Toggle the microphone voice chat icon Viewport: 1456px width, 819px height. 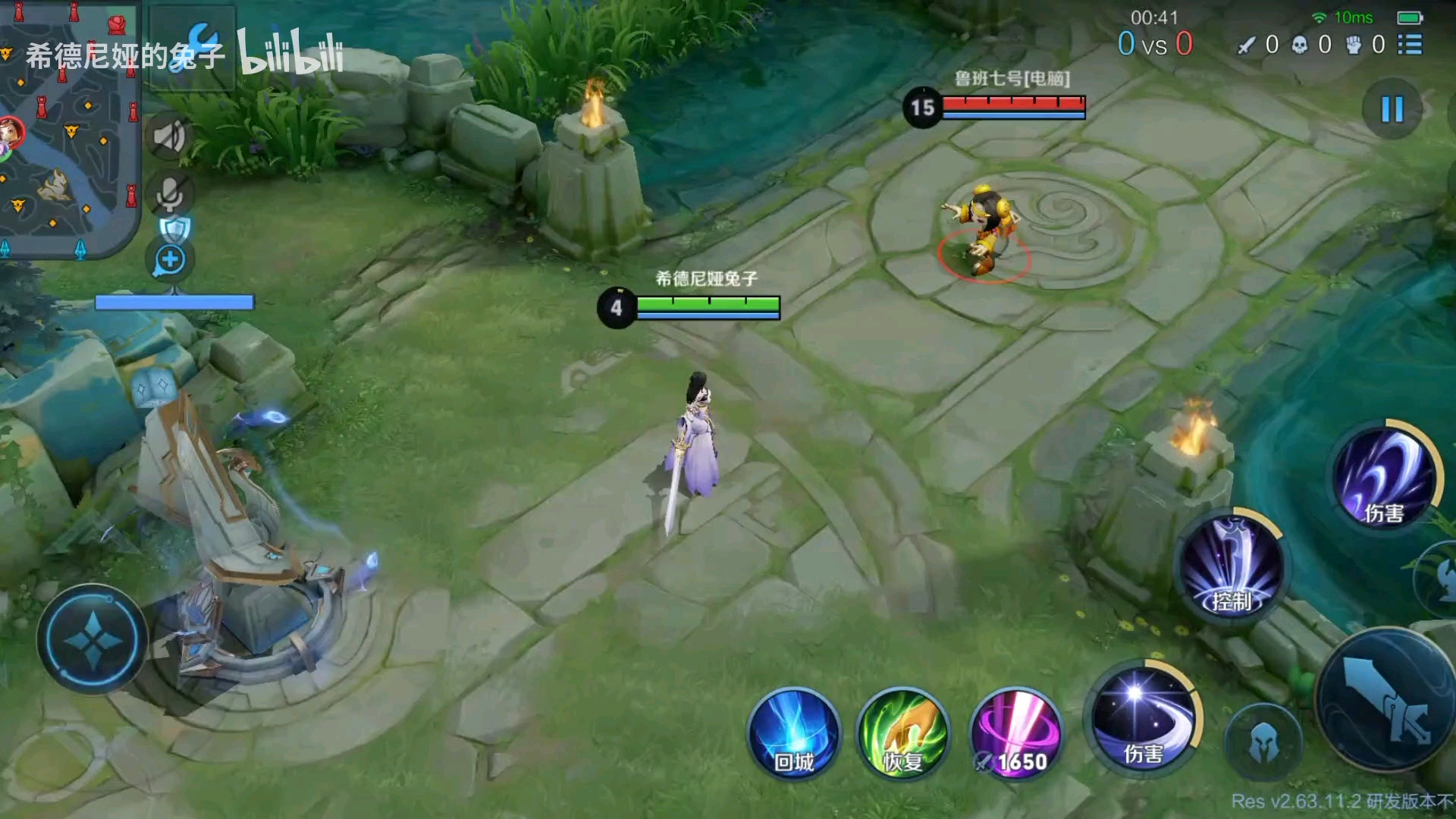point(169,194)
